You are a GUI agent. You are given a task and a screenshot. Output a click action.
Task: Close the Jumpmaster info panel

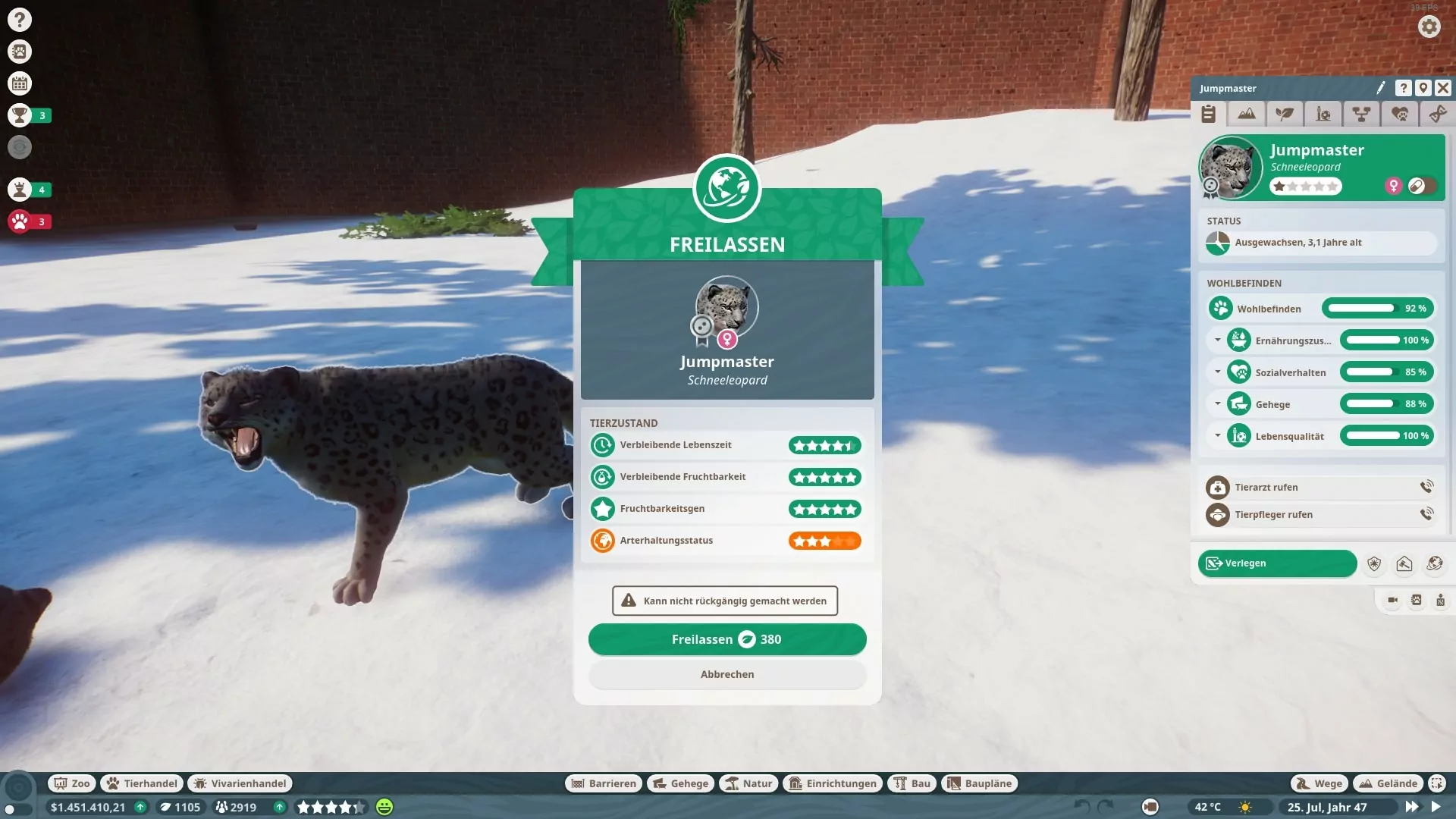click(1443, 88)
